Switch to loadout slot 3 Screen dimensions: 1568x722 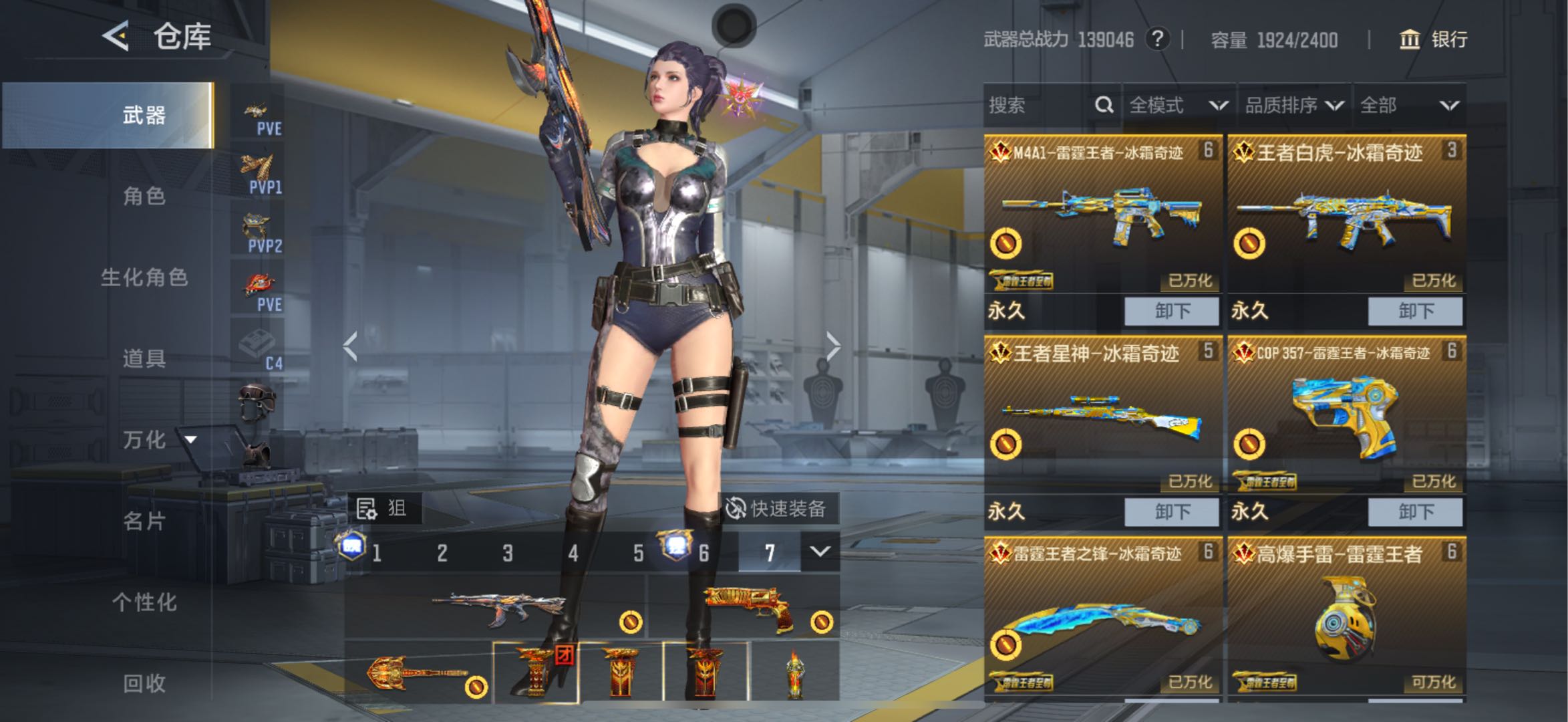click(x=508, y=553)
